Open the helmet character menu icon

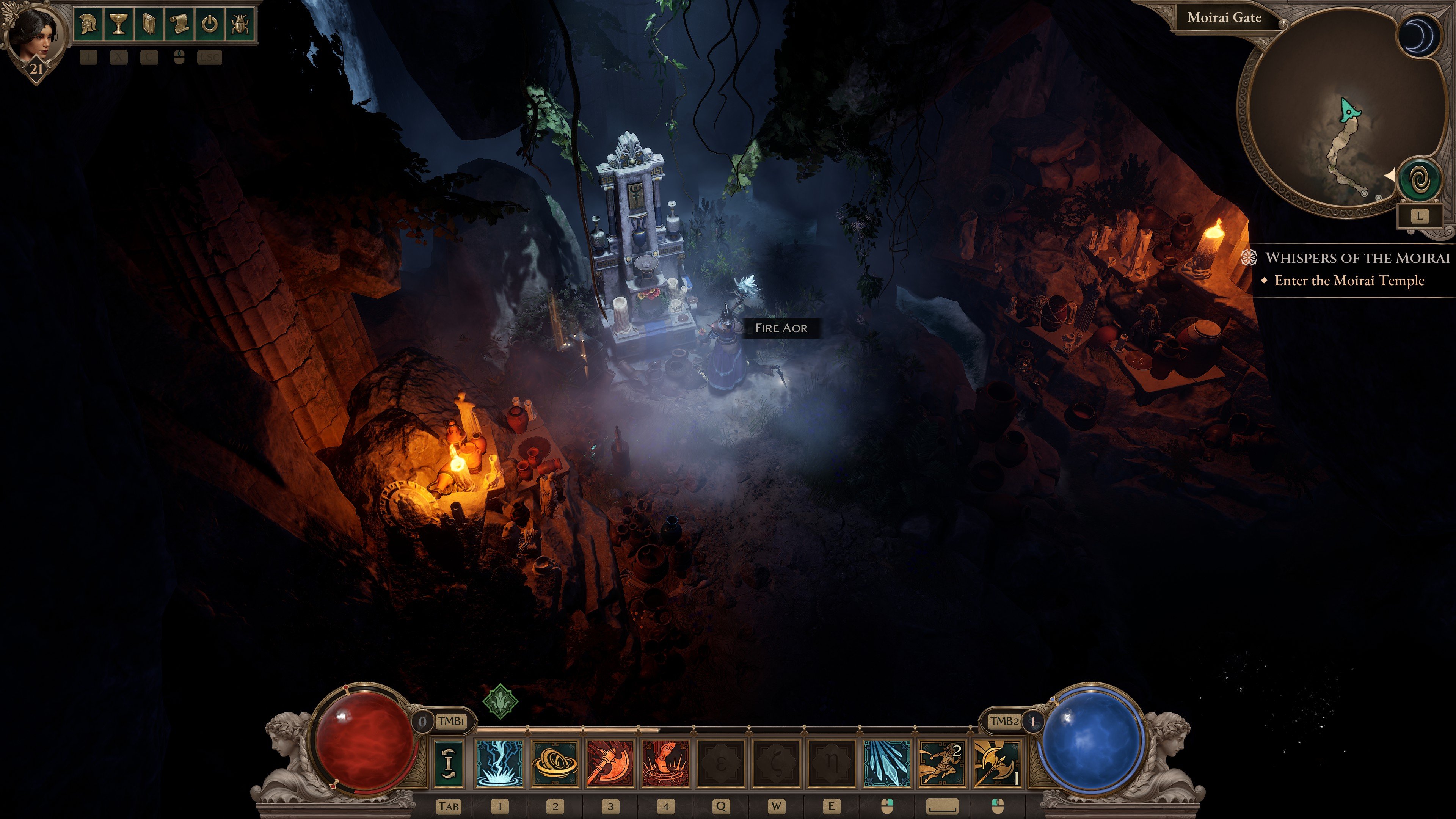tap(88, 24)
